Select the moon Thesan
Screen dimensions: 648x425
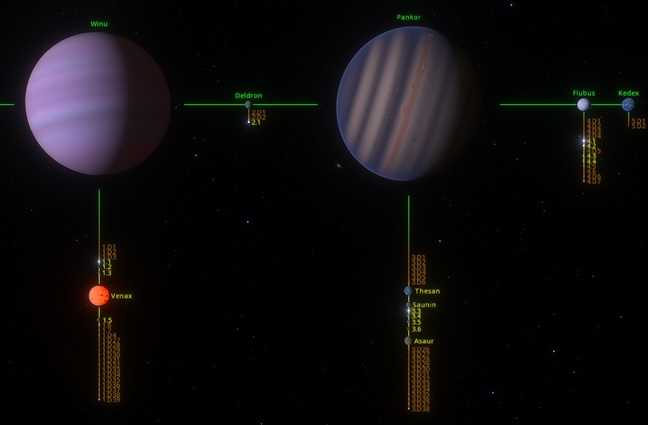tap(408, 291)
